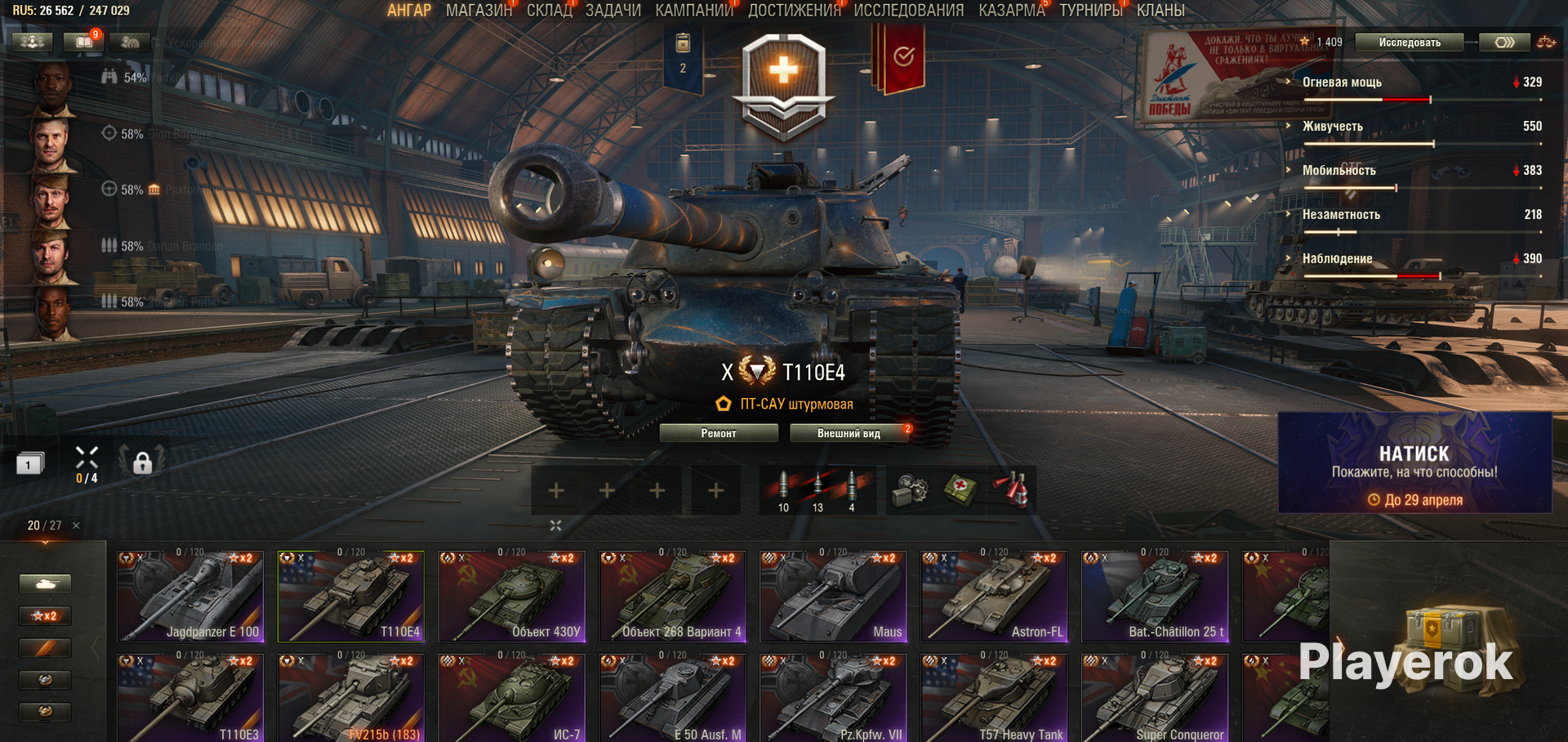Clear the 20/27 carousel filter
This screenshot has height=742, width=1568.
click(x=76, y=525)
